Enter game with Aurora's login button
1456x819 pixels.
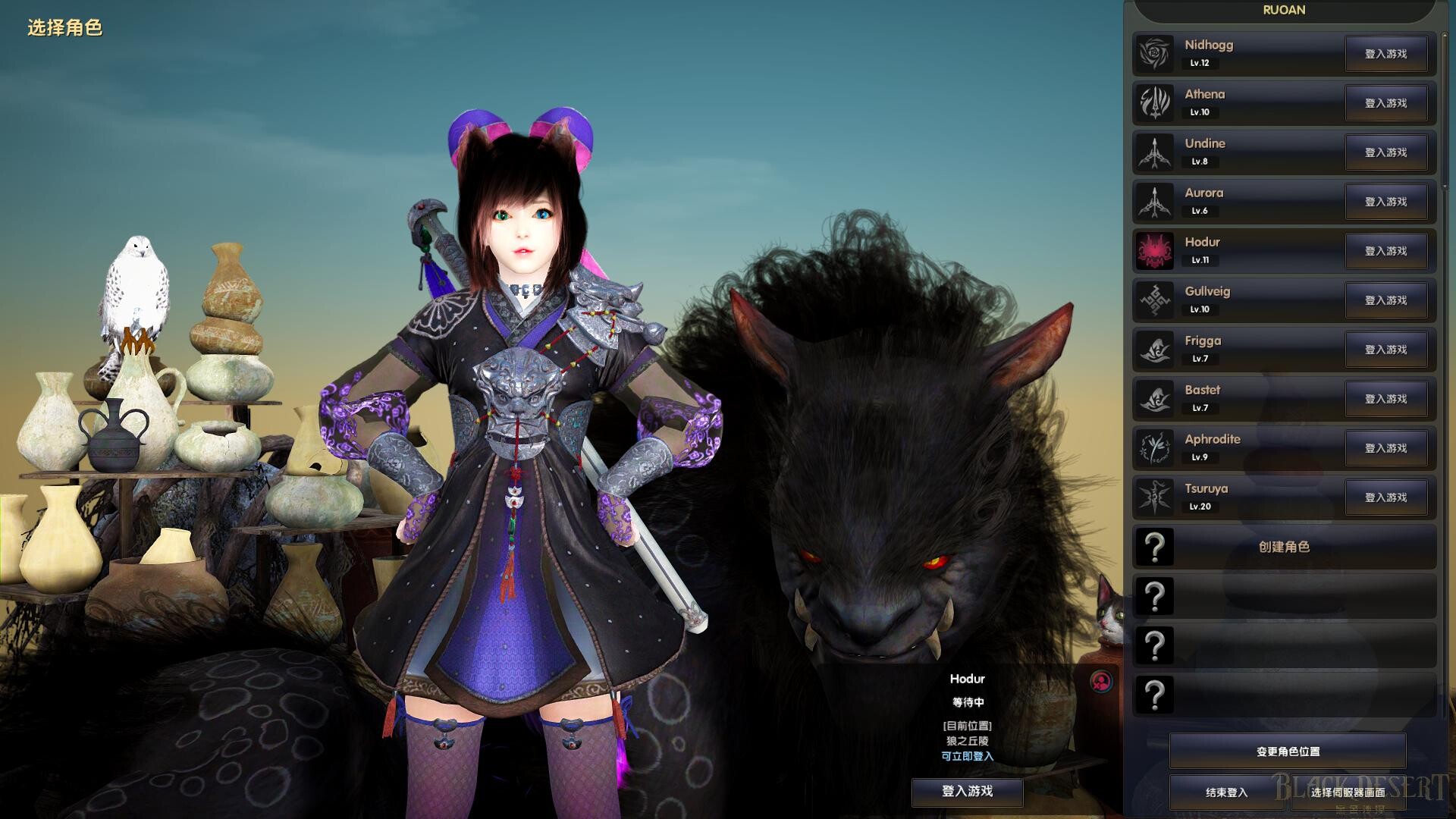pos(1385,202)
